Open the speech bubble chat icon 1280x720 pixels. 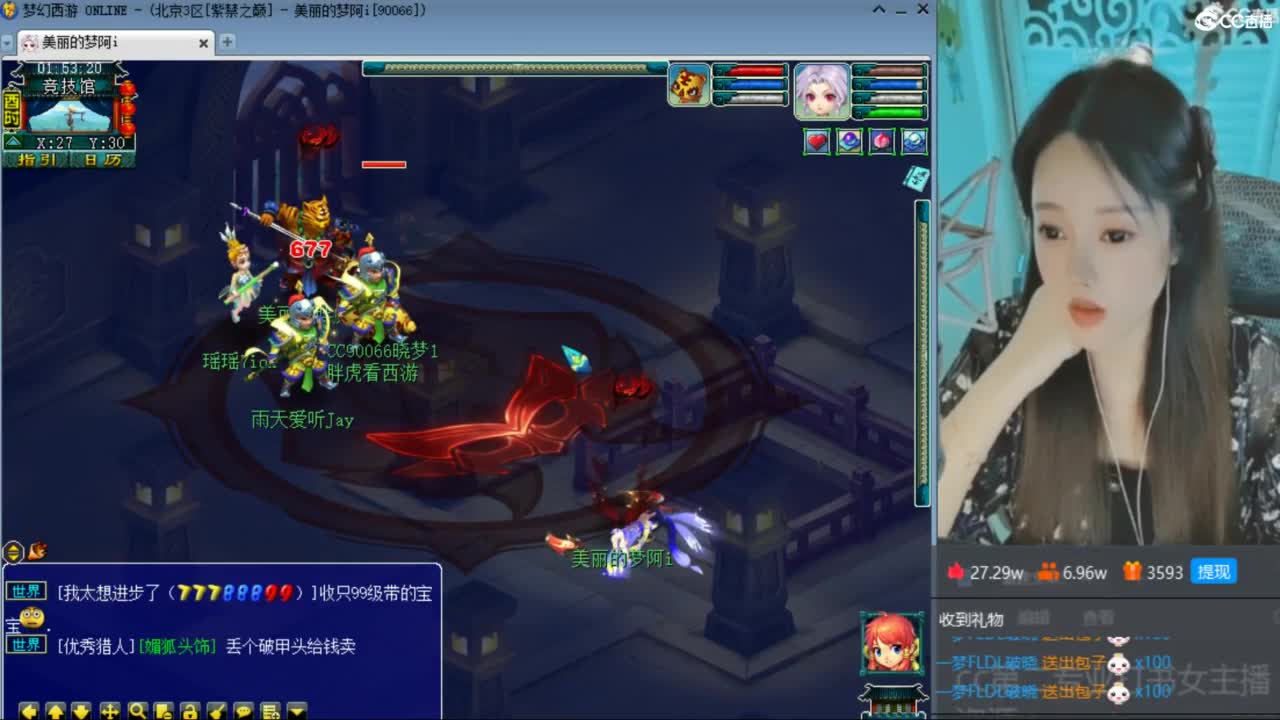tap(244, 710)
